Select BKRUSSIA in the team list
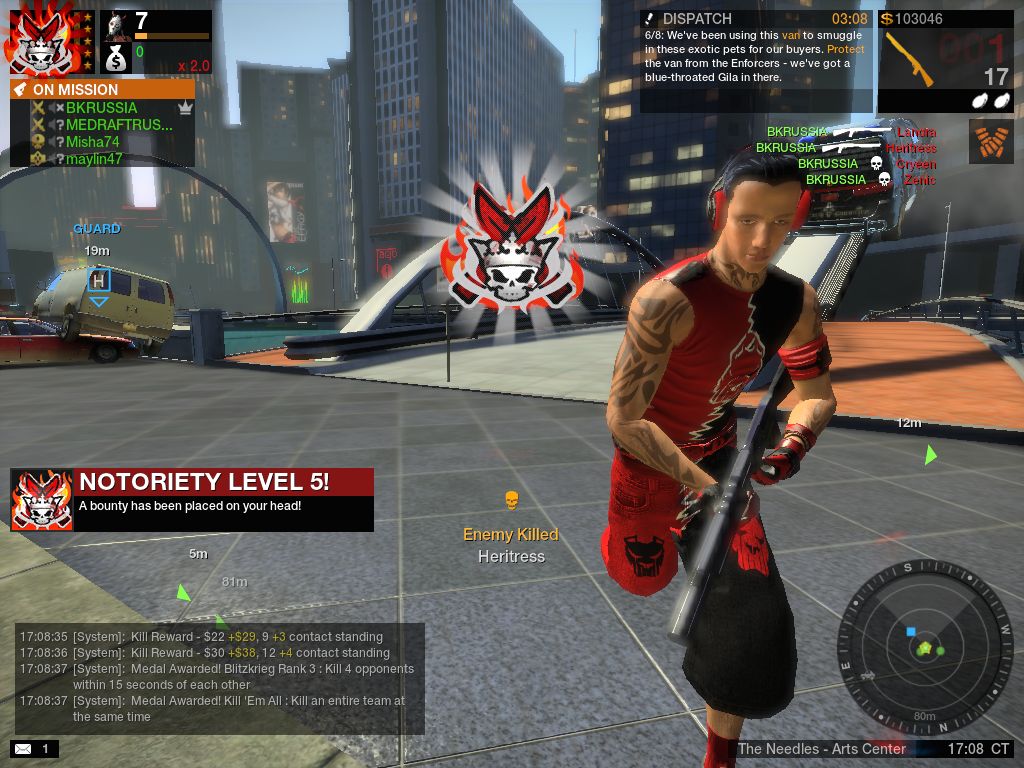 (x=101, y=108)
